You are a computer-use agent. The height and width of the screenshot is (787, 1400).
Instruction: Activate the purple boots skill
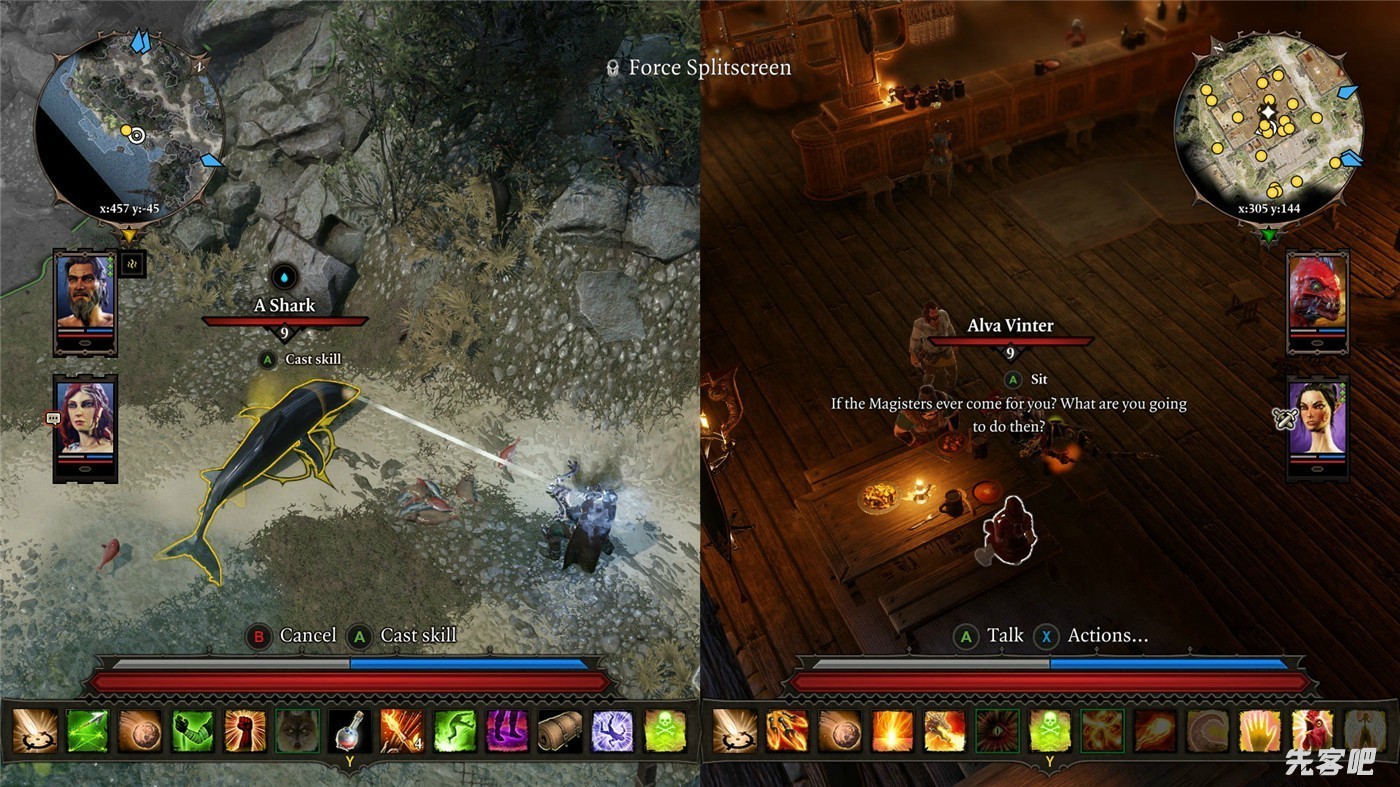(x=507, y=731)
